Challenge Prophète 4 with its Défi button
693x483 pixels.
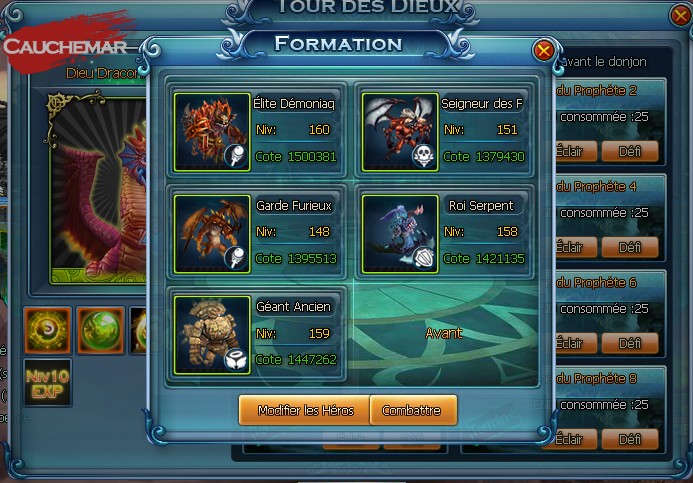click(x=630, y=247)
